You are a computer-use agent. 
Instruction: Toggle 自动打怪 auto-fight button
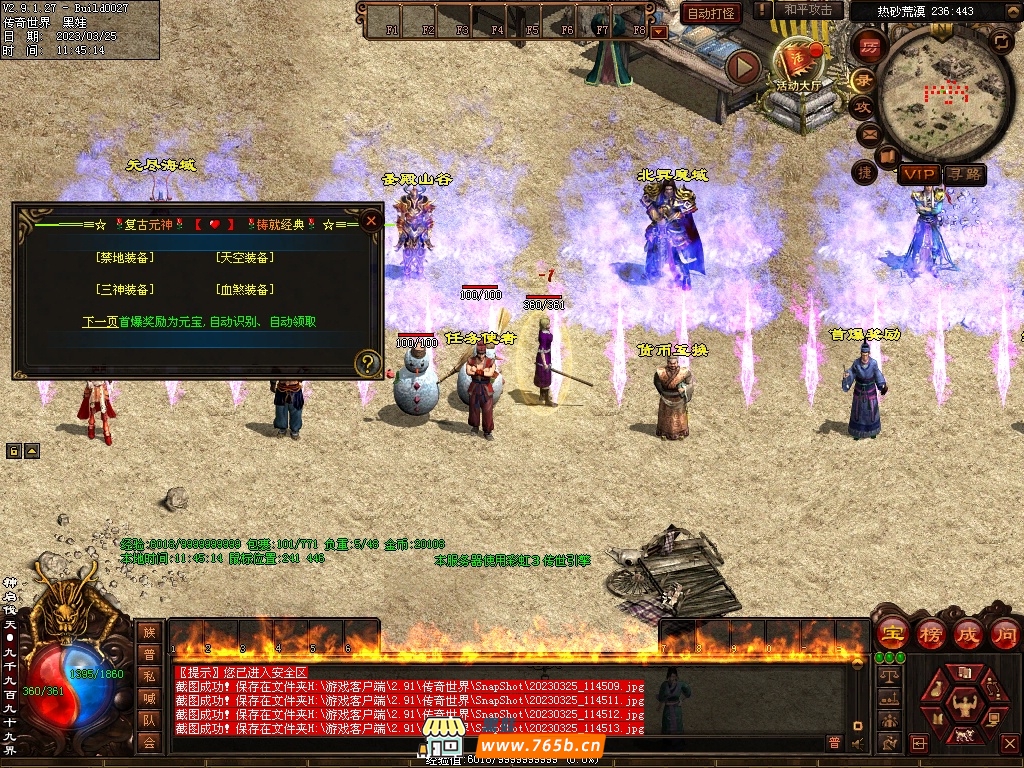tap(711, 13)
